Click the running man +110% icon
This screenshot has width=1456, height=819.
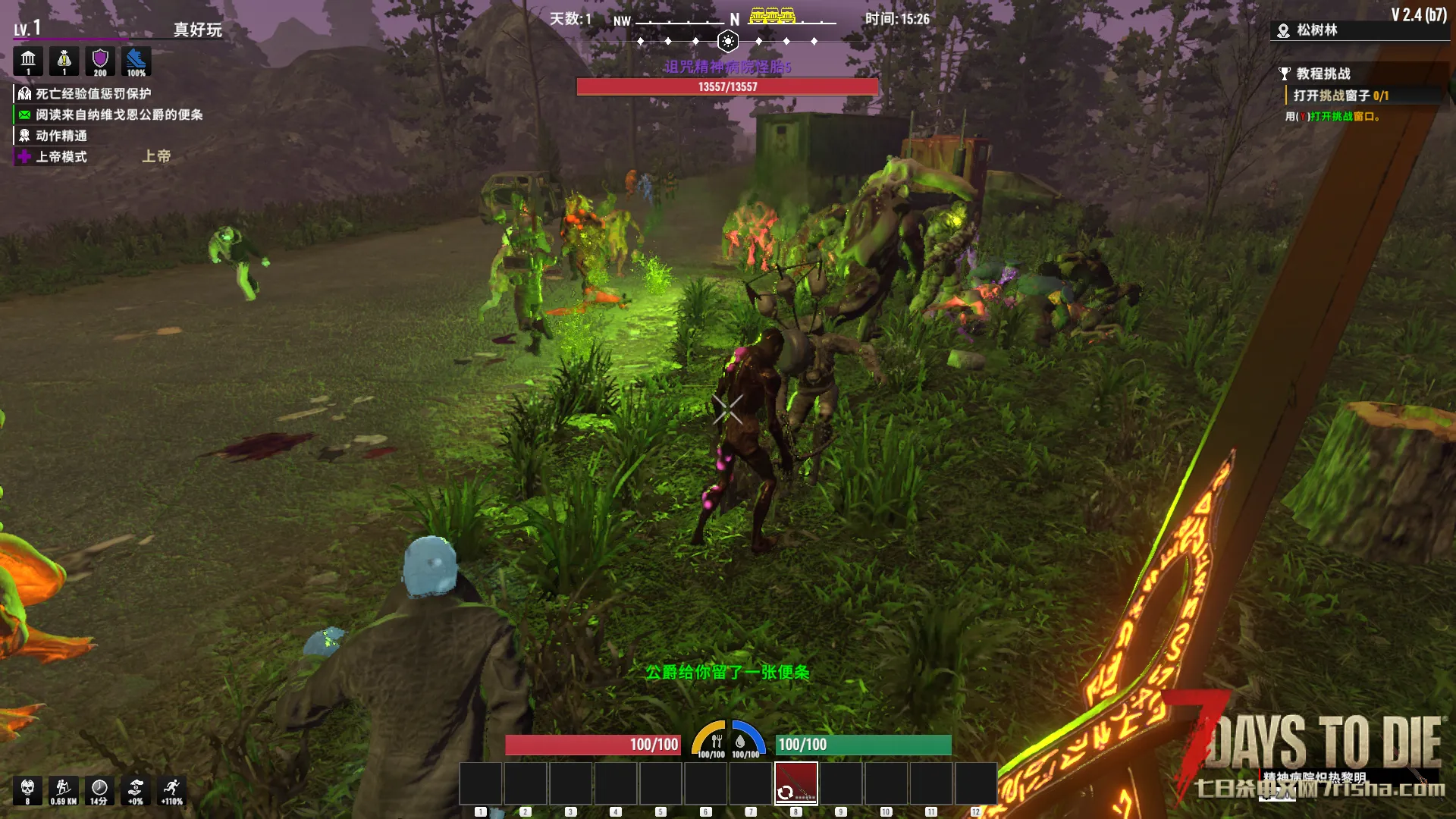coord(172,790)
